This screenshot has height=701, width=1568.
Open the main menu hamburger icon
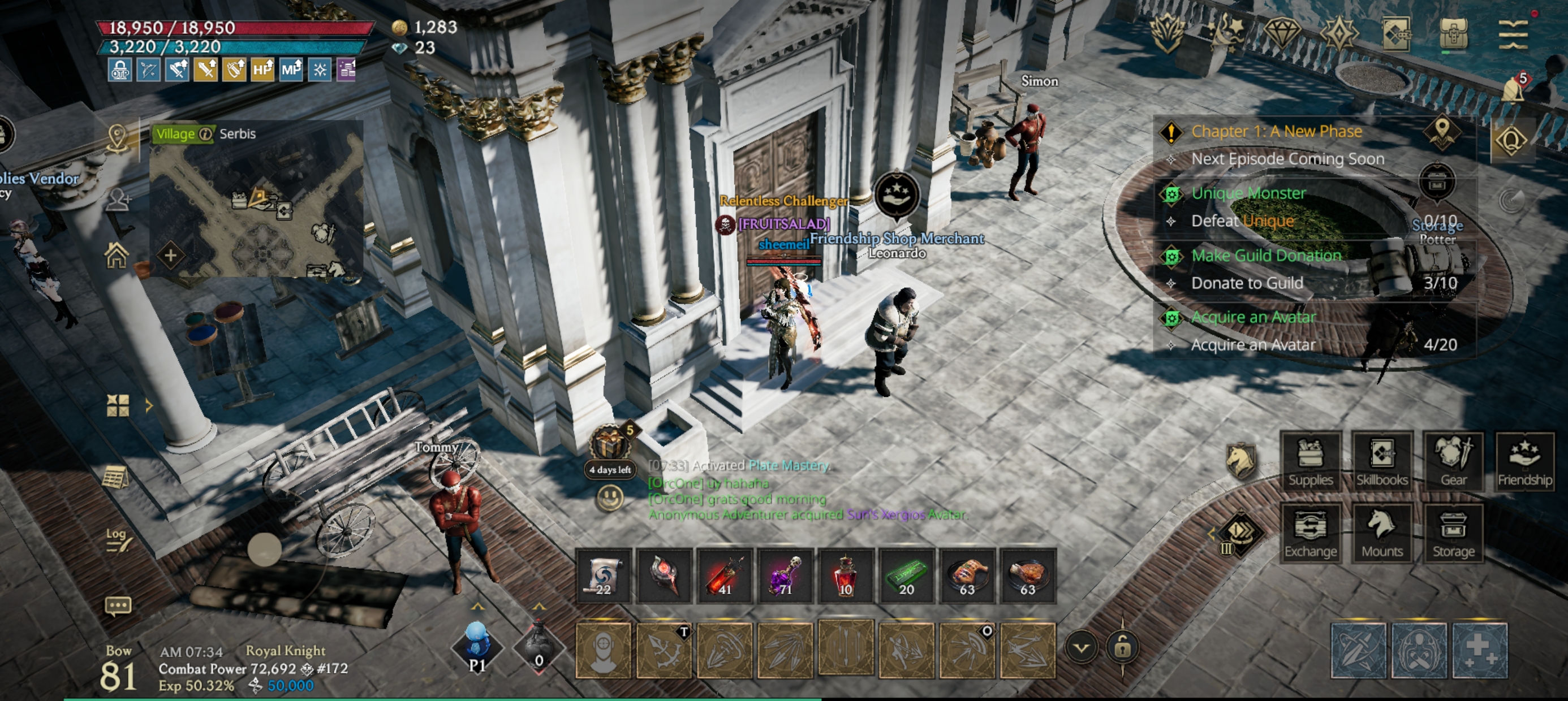pos(1513,33)
